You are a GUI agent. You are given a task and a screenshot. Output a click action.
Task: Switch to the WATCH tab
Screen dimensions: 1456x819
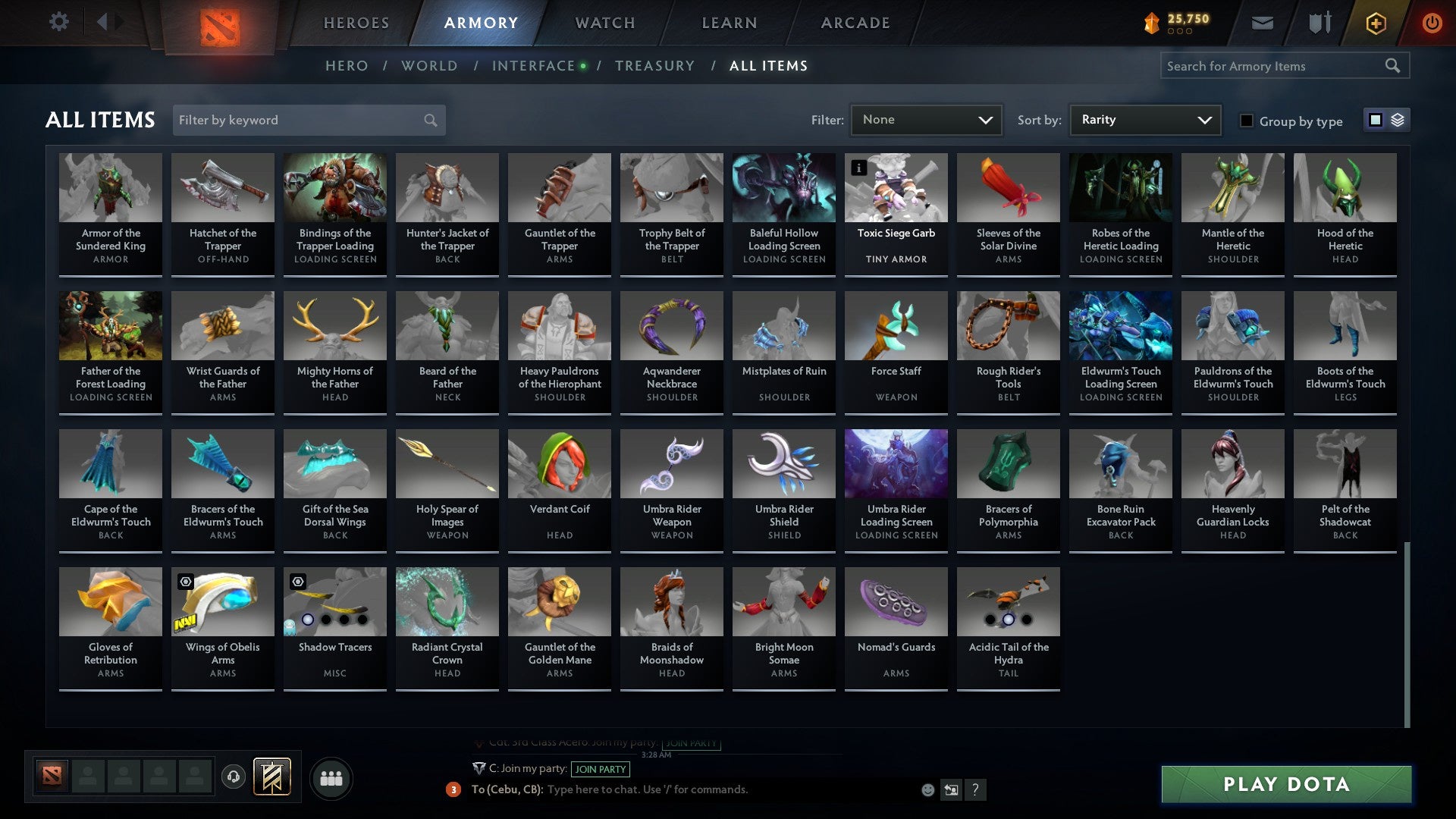604,23
